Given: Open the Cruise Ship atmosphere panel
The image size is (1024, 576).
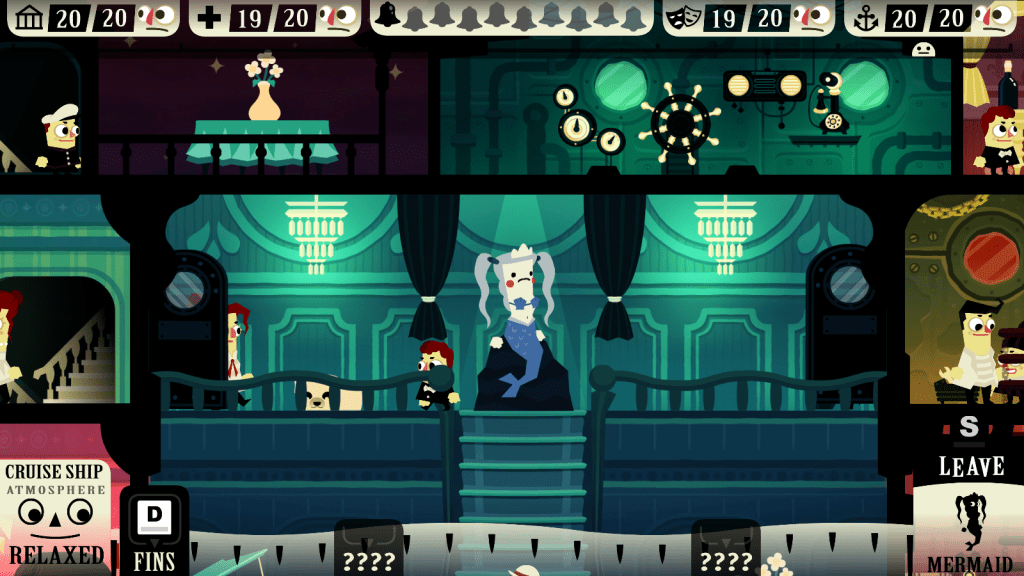Looking at the screenshot, I should [x=57, y=514].
